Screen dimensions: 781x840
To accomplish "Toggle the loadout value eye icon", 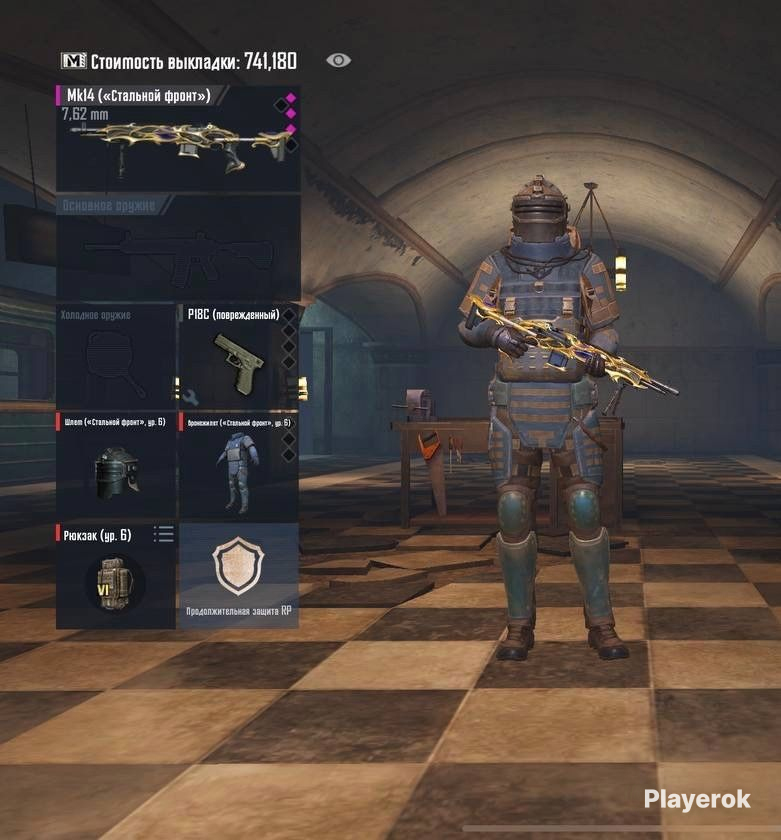I will [339, 61].
